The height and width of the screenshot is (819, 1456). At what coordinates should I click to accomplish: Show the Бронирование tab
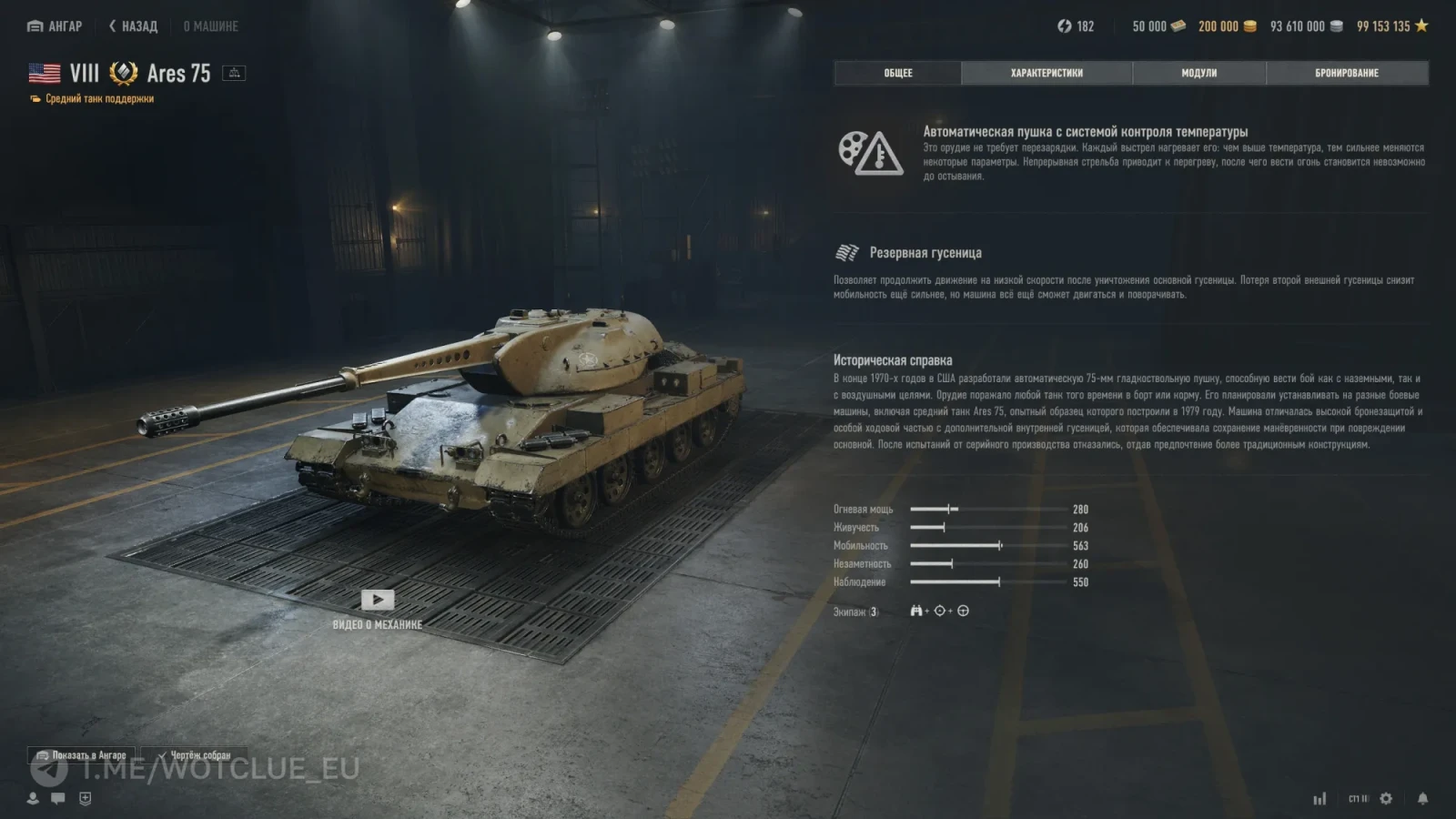click(x=1346, y=73)
